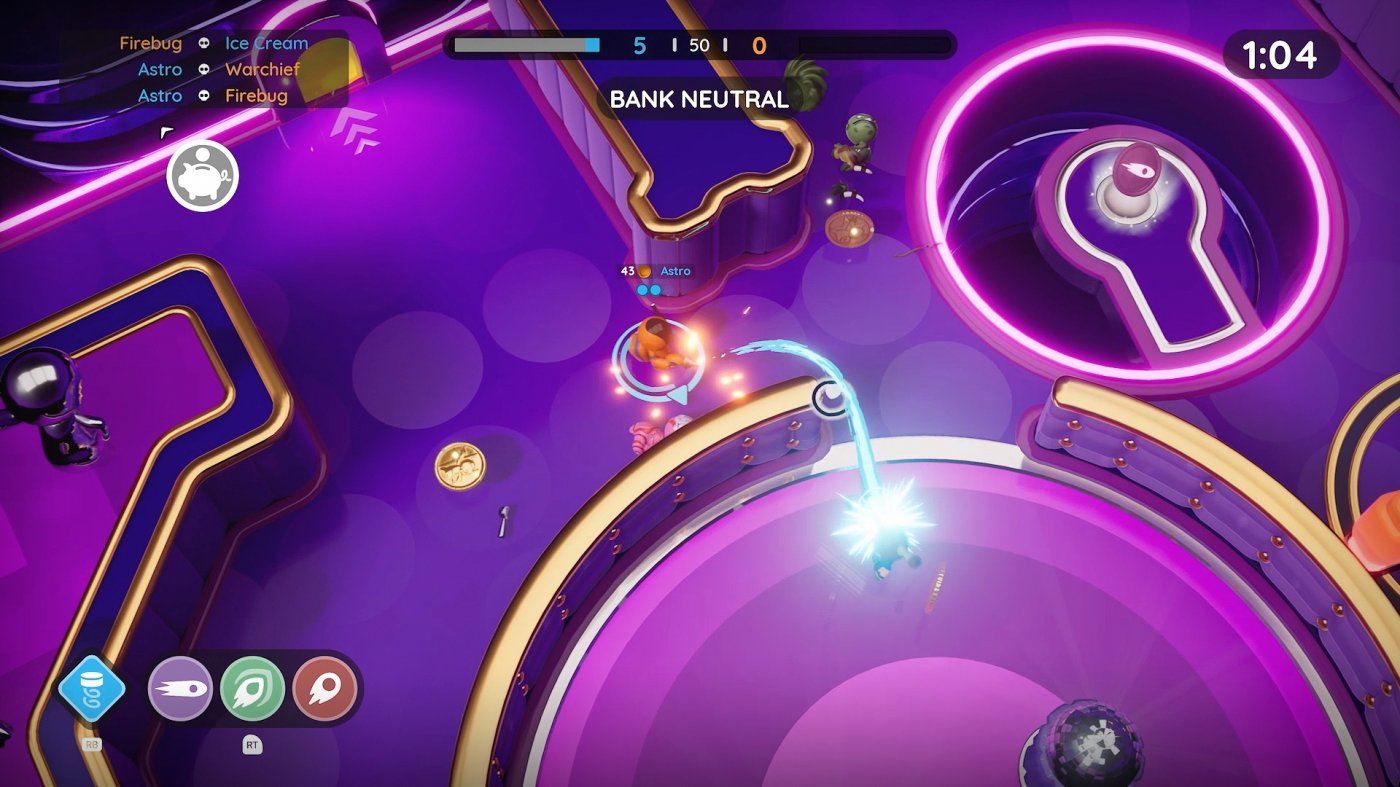Select the green rocket boost ability

point(253,686)
